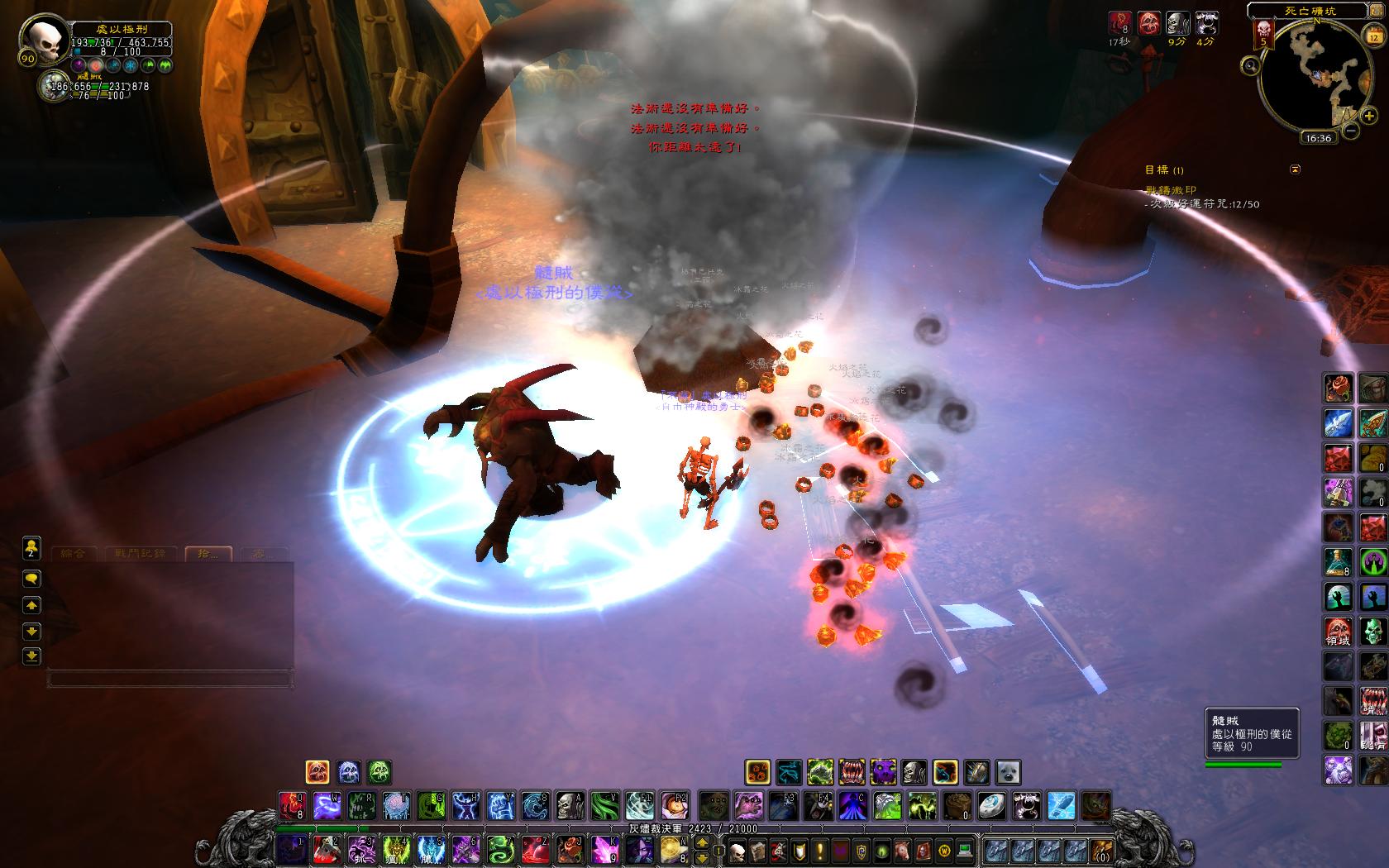The image size is (1389, 868).
Task: Open the chat speech-bubble menu
Action: pos(31,578)
